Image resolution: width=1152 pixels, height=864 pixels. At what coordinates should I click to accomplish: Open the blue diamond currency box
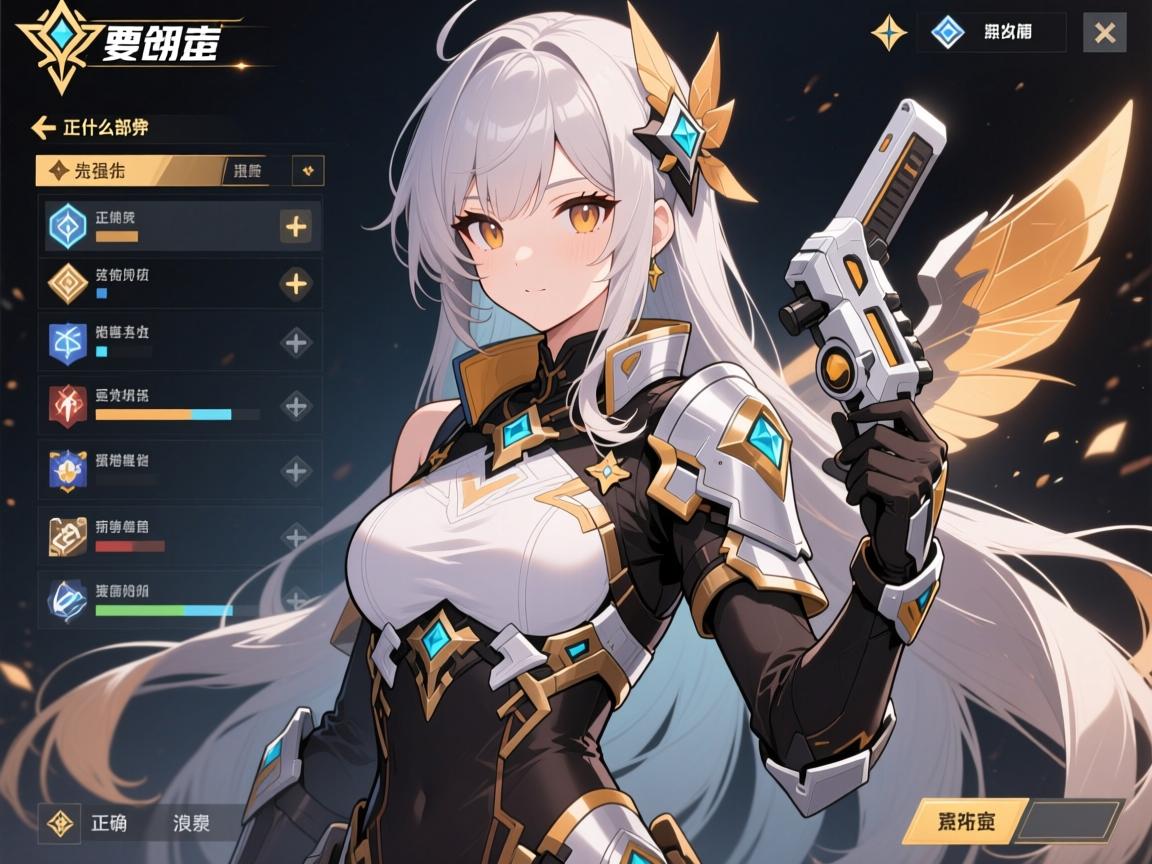(x=991, y=33)
